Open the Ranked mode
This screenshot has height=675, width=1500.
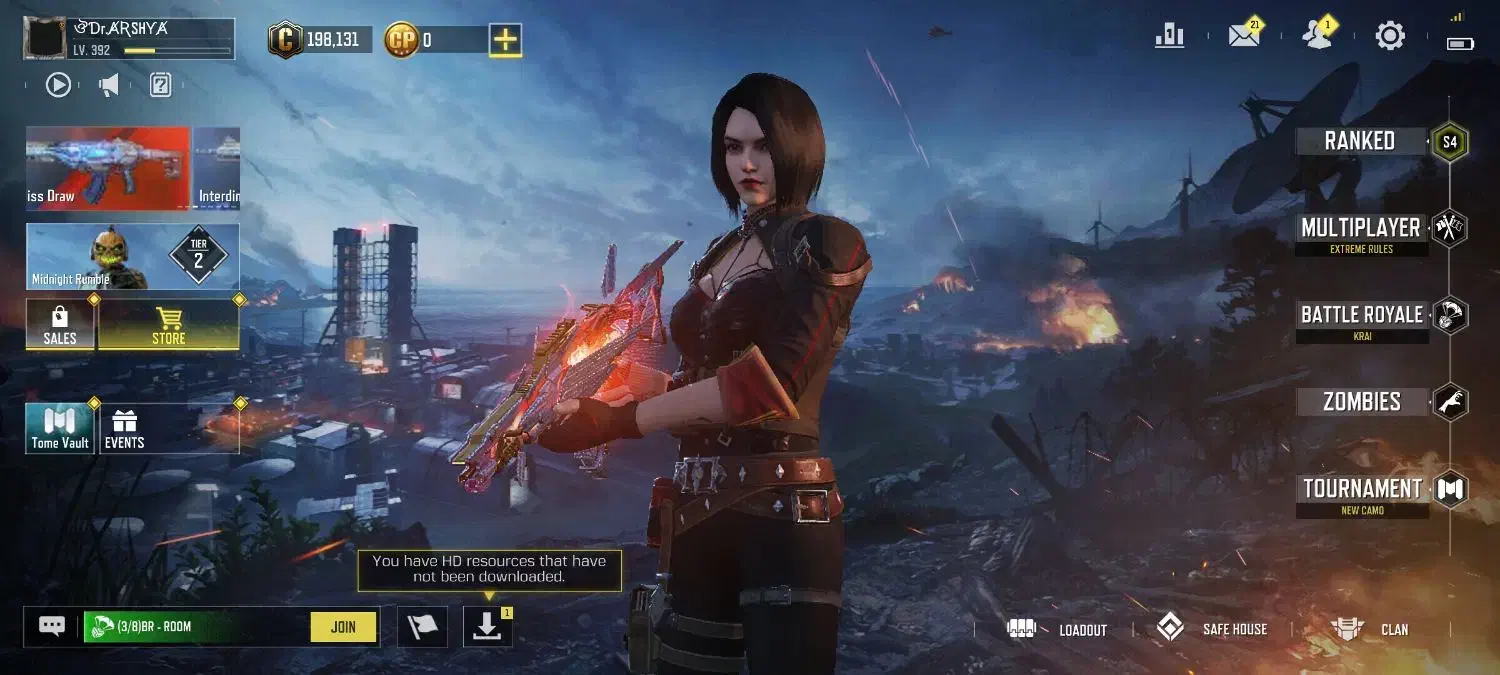pyautogui.click(x=1360, y=141)
